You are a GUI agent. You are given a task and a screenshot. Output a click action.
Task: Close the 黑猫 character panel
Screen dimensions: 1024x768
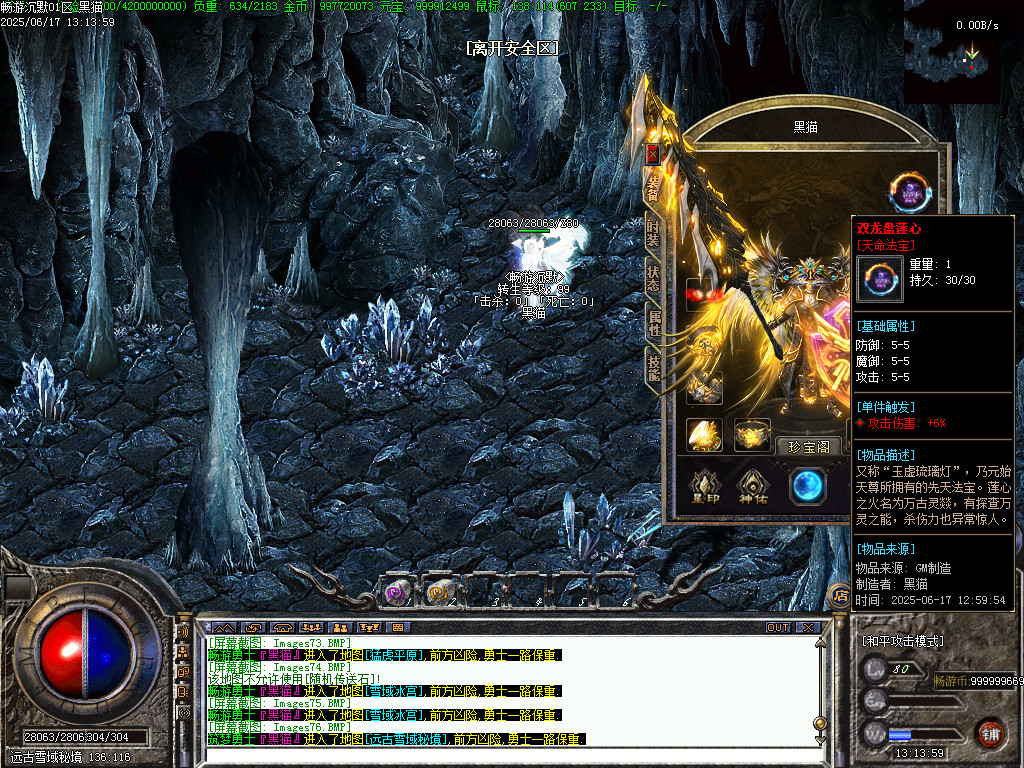tap(652, 155)
